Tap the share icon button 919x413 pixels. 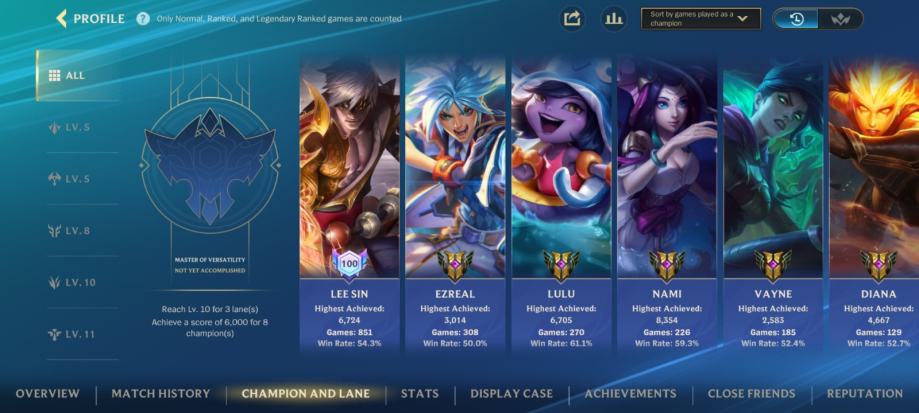coord(572,18)
